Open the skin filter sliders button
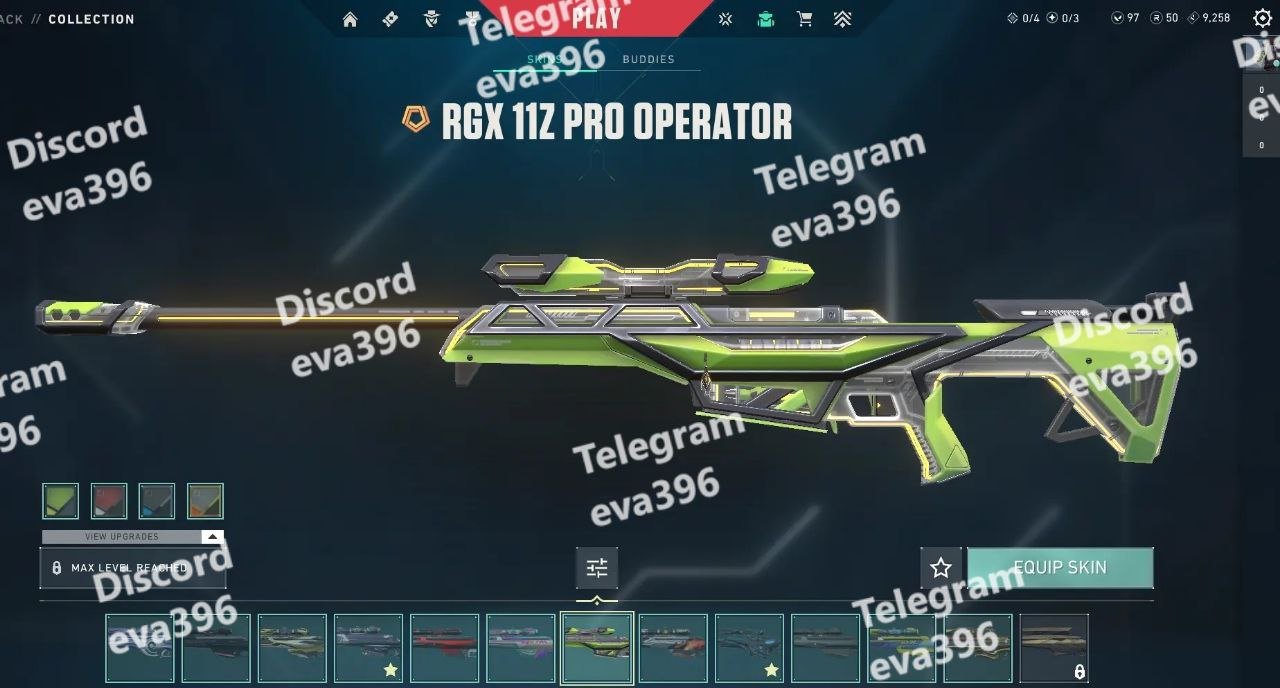The image size is (1280, 688). click(x=597, y=568)
